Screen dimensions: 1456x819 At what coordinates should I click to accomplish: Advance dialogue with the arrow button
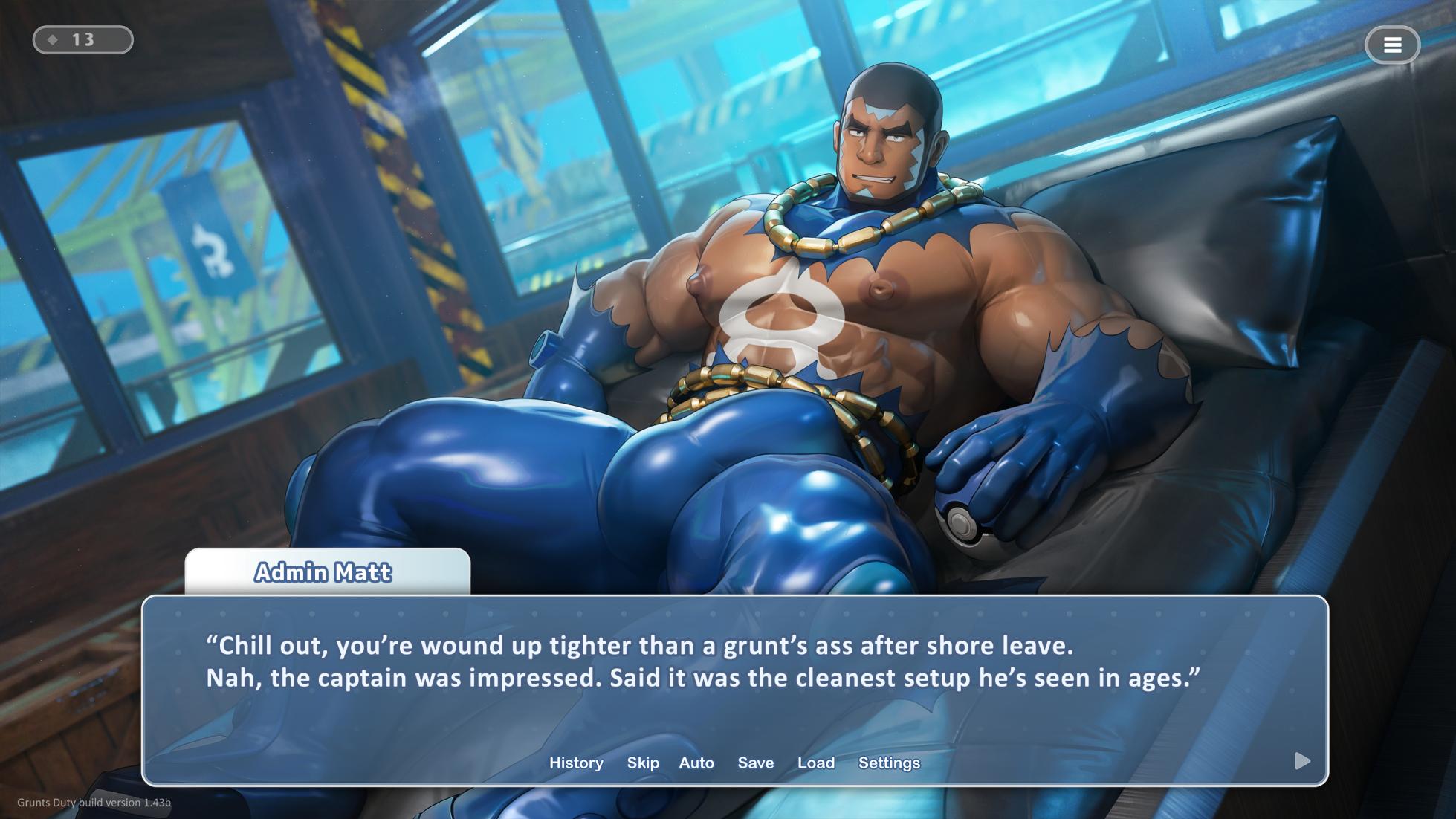coord(1302,760)
